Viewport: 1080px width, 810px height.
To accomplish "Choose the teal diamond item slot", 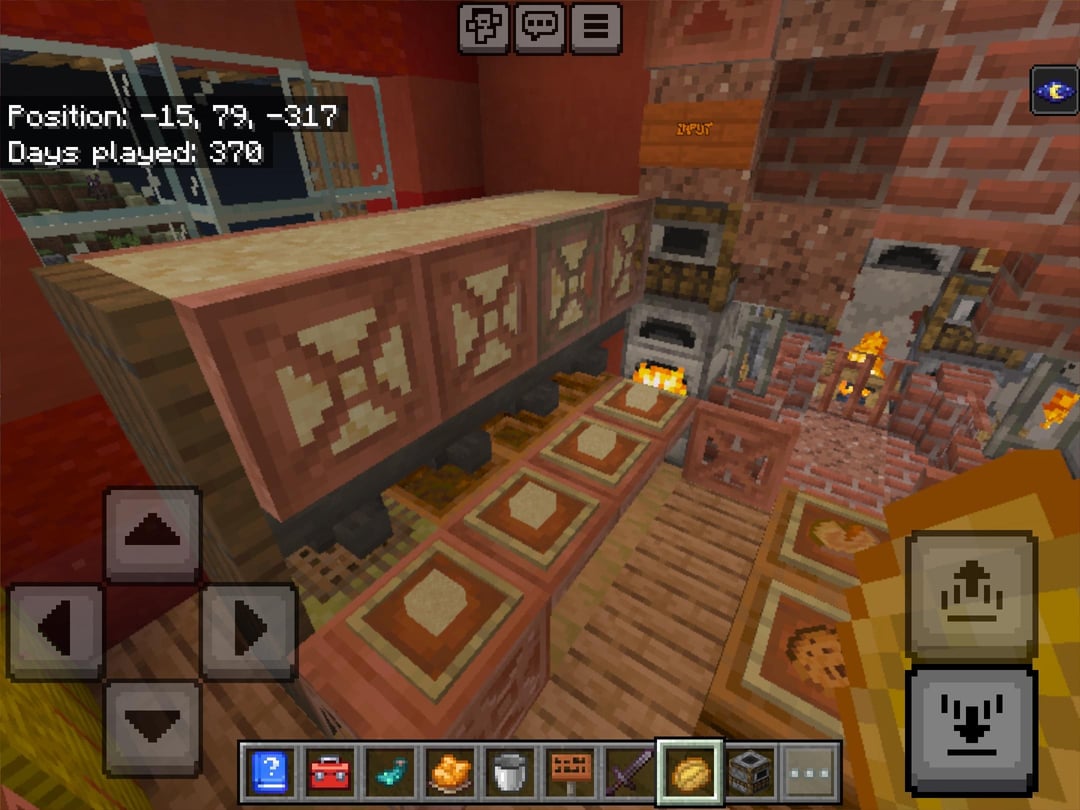I will tap(385, 773).
